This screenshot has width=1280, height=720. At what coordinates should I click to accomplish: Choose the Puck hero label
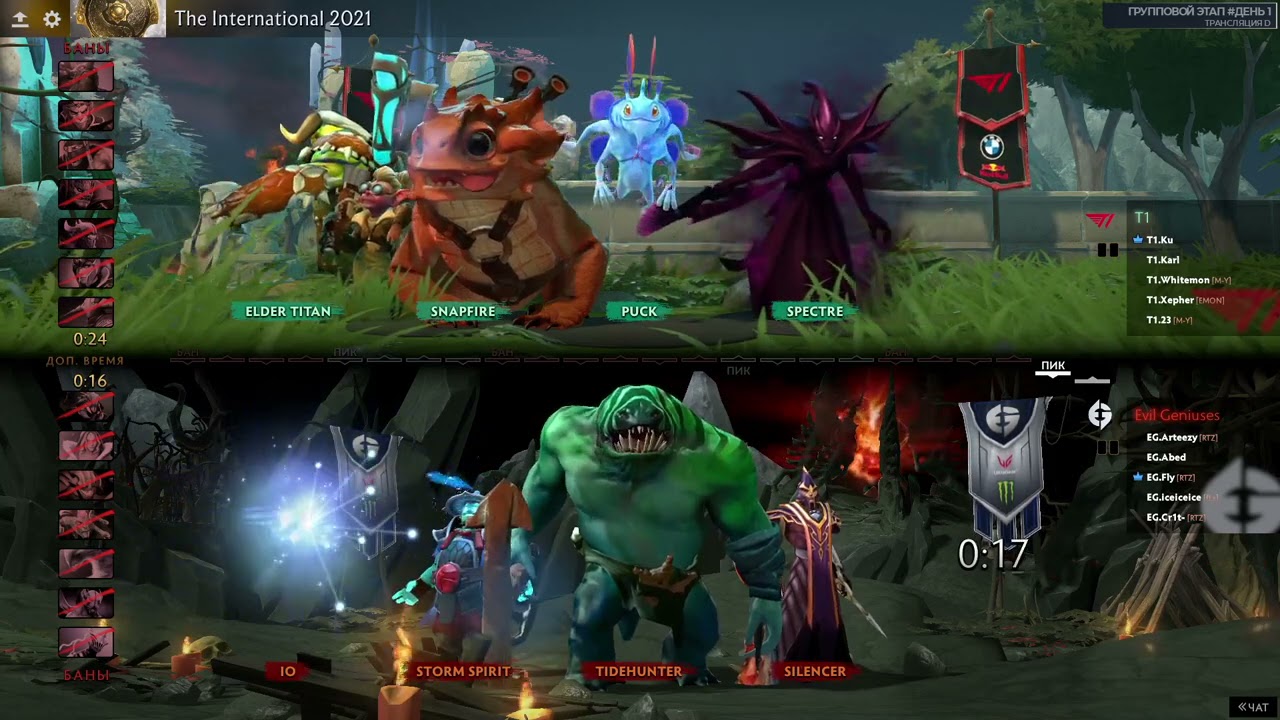(x=639, y=311)
